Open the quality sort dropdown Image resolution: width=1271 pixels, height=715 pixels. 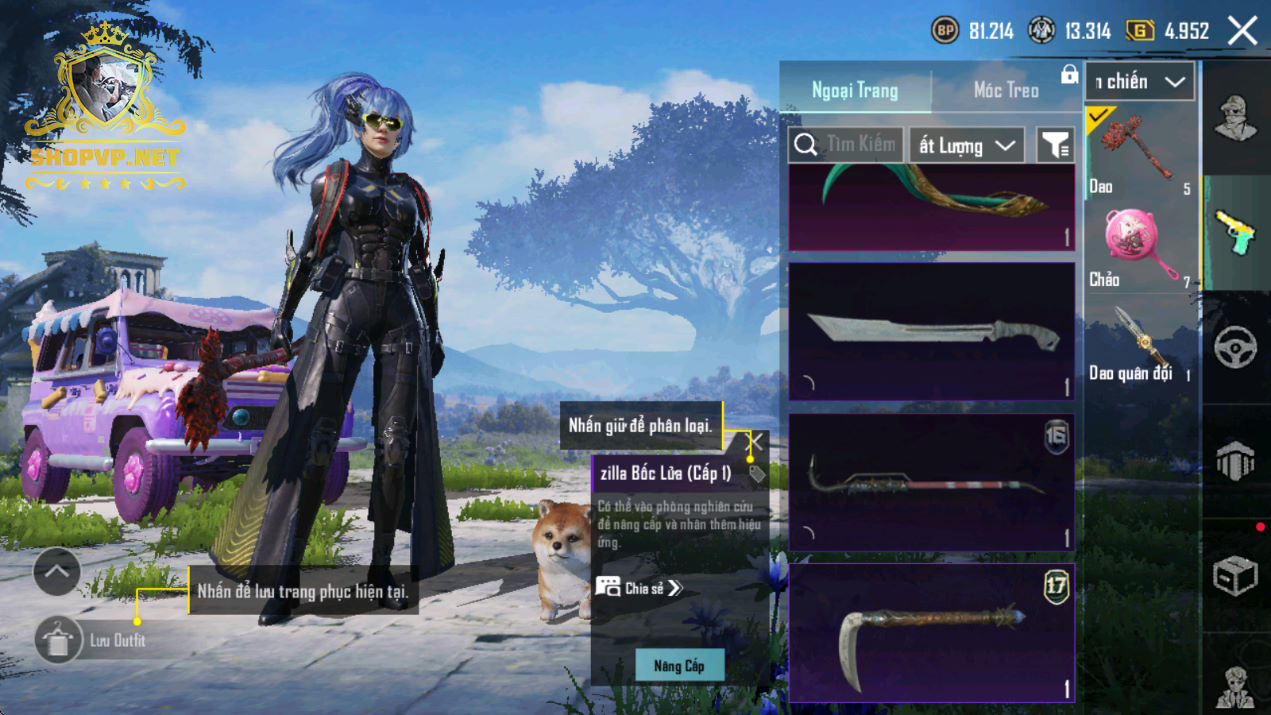point(966,146)
